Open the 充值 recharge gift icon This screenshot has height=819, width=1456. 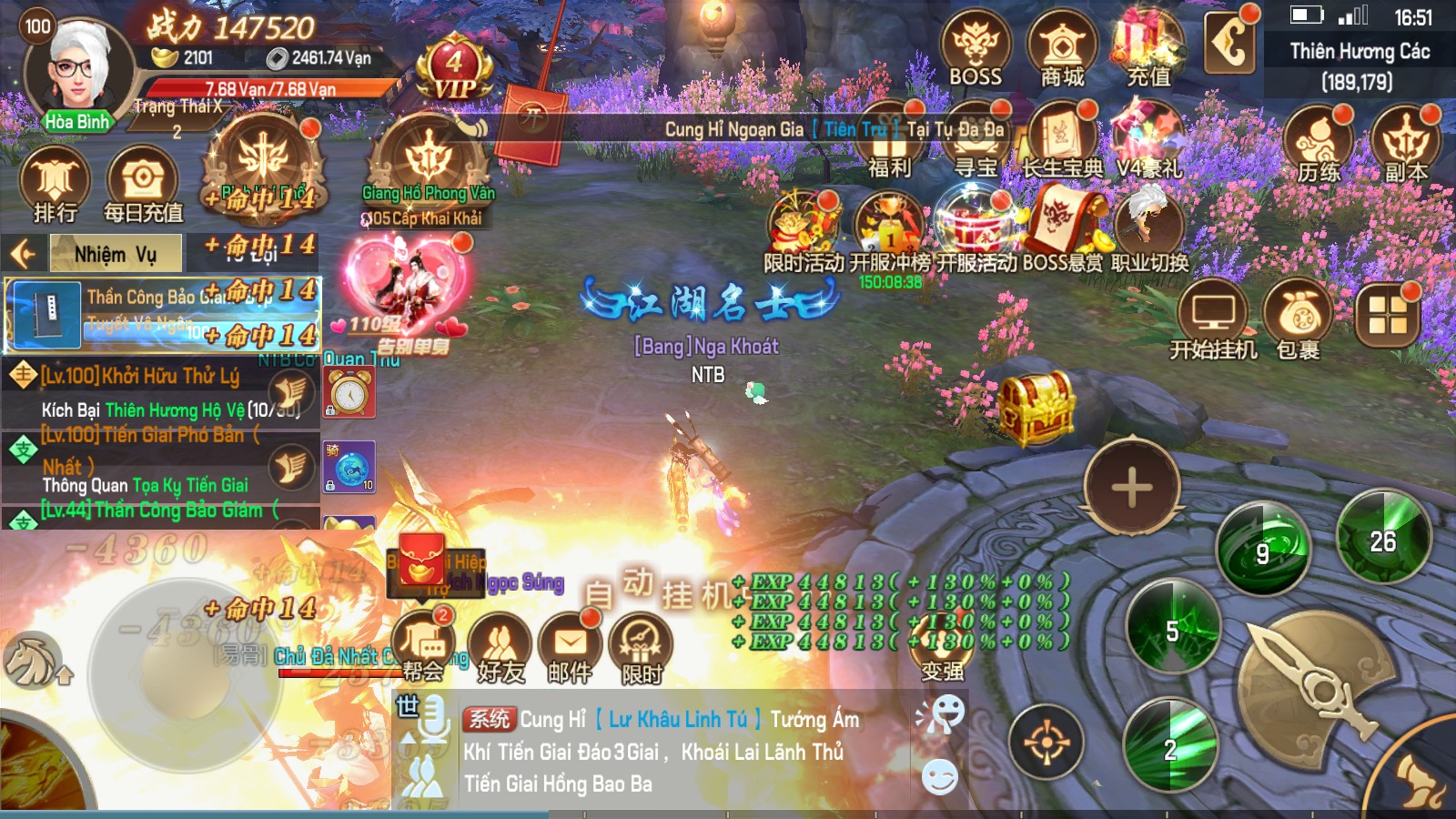(1148, 50)
